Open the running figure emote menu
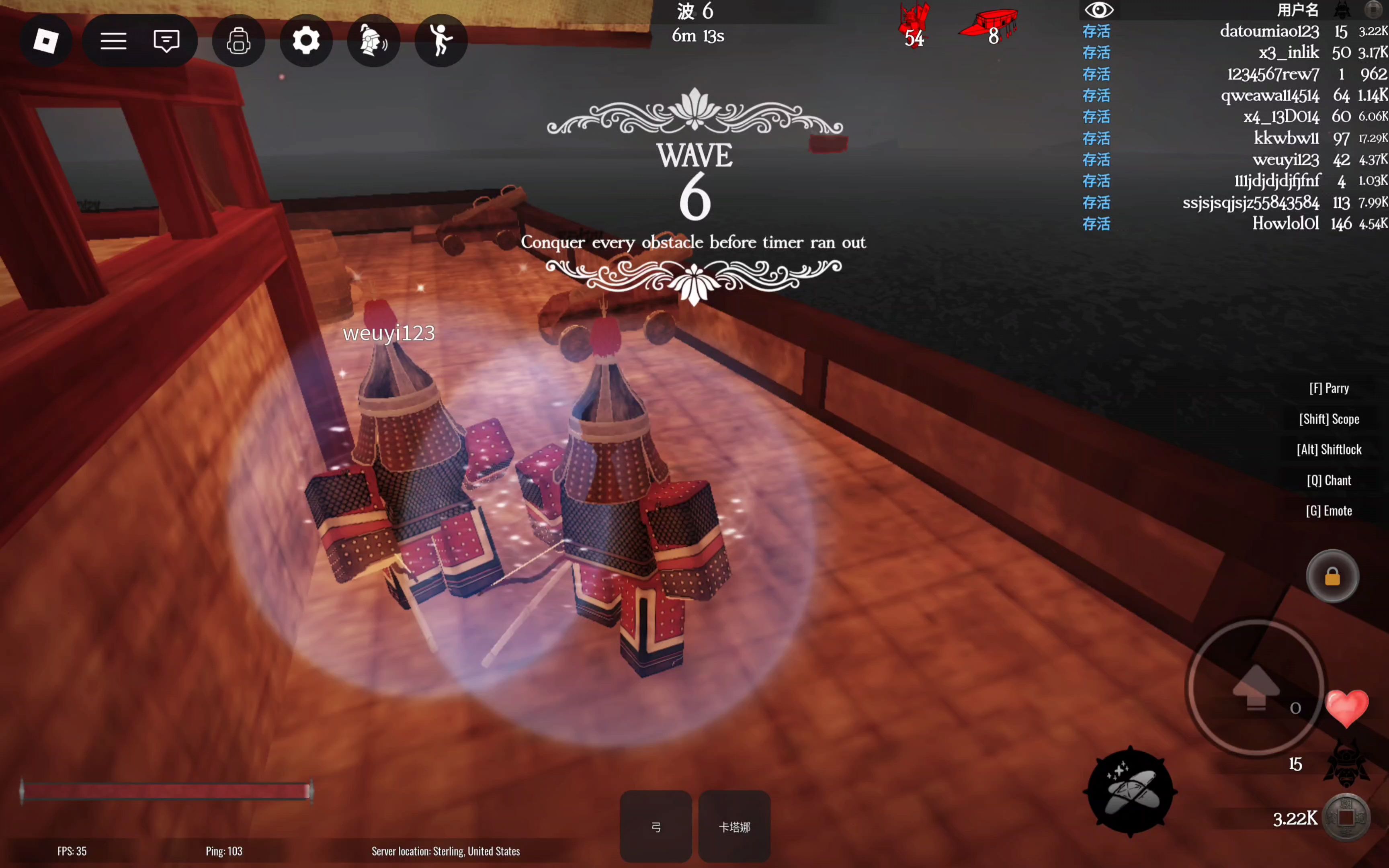 [441, 41]
